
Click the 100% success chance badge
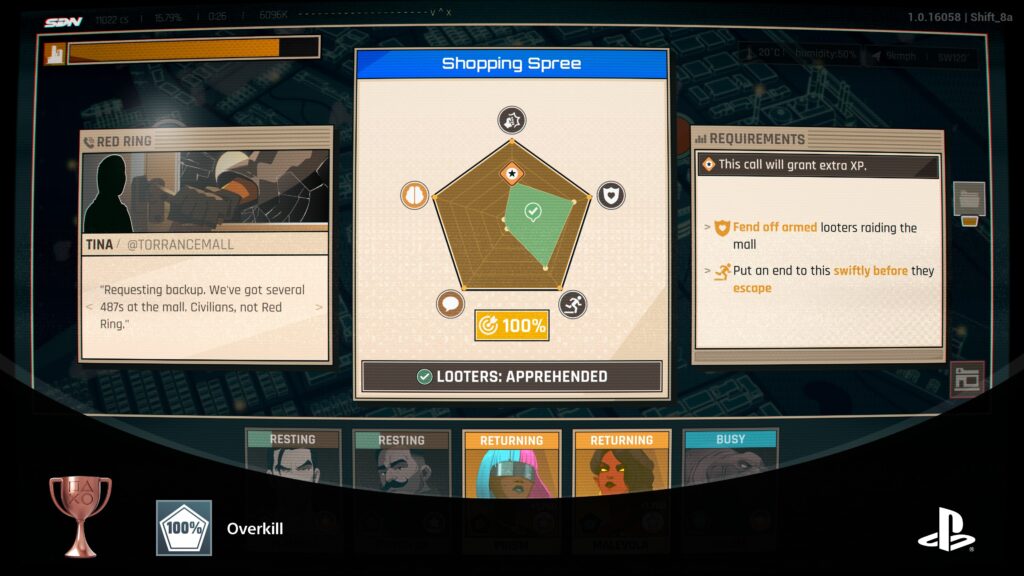[511, 325]
